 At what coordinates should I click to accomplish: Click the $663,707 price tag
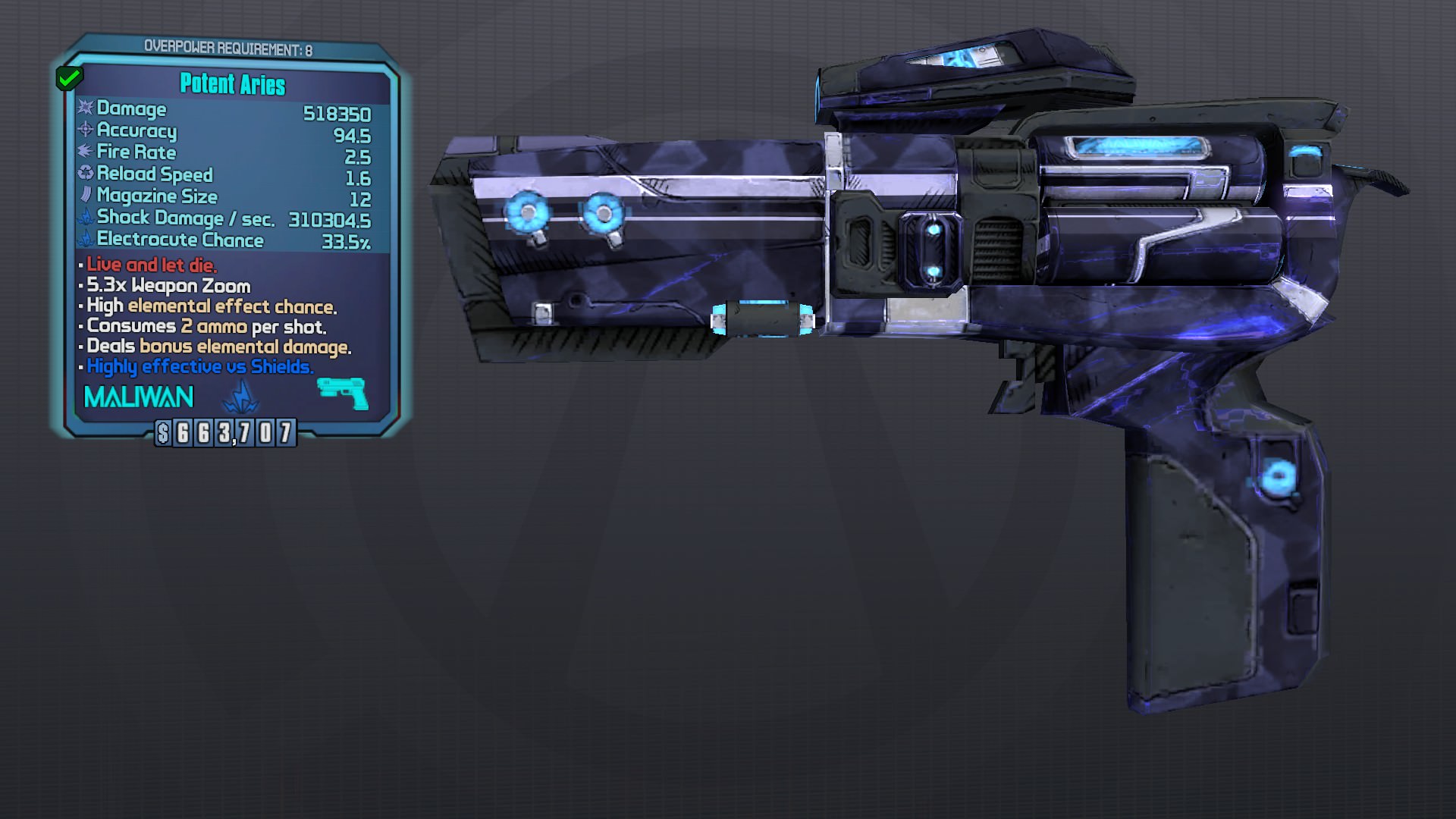point(224,434)
